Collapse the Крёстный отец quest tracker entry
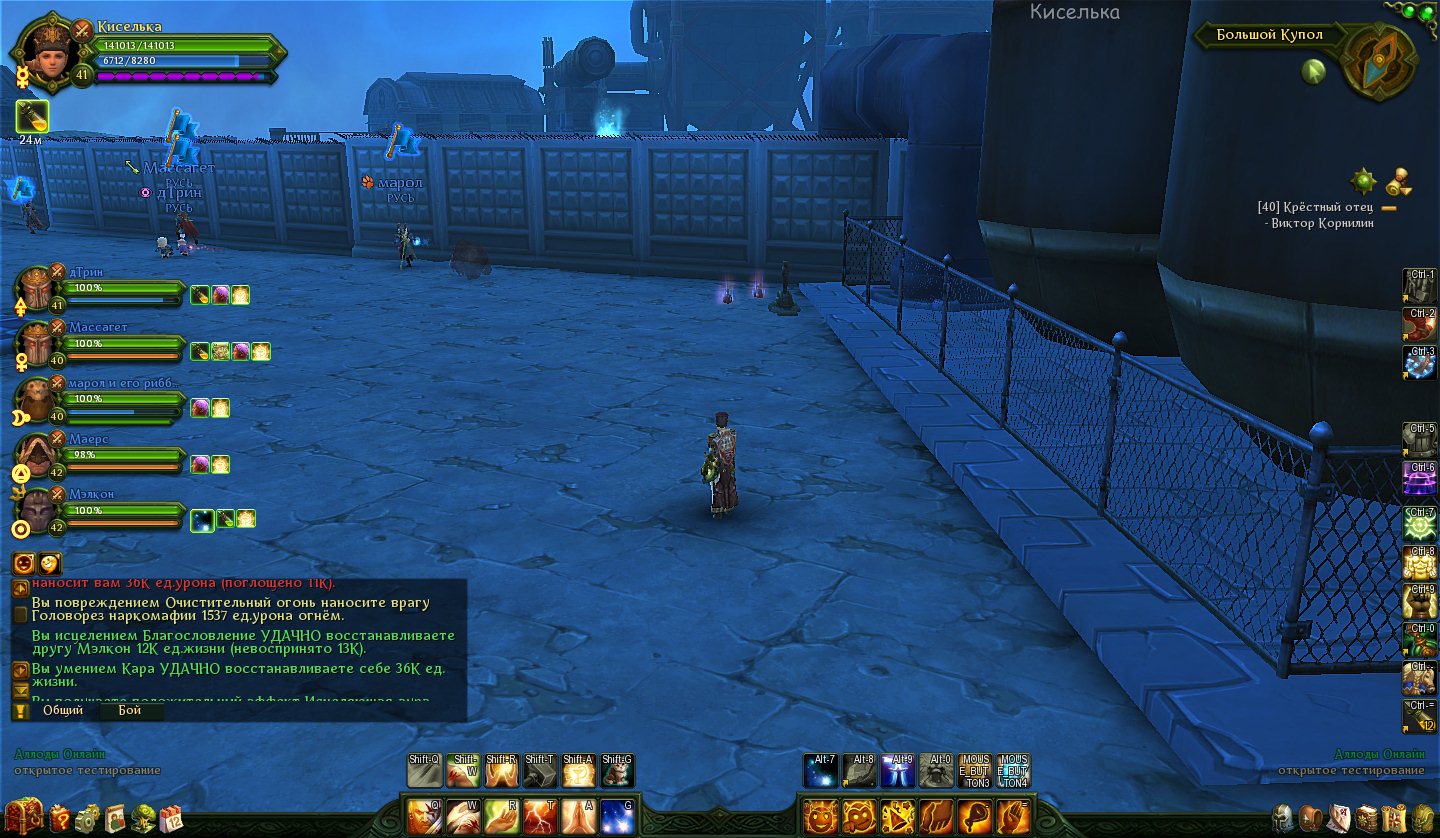This screenshot has width=1440, height=838. coord(1389,208)
